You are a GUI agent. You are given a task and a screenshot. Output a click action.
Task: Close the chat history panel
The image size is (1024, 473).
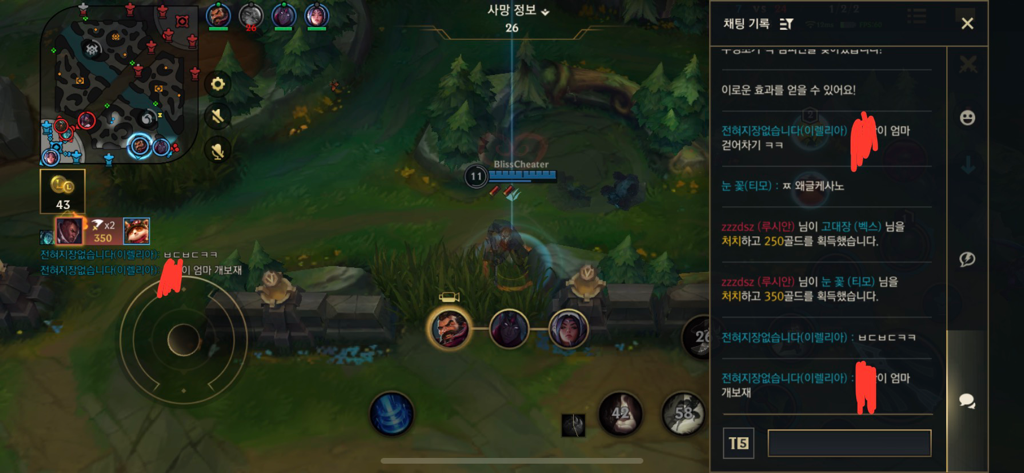point(967,24)
